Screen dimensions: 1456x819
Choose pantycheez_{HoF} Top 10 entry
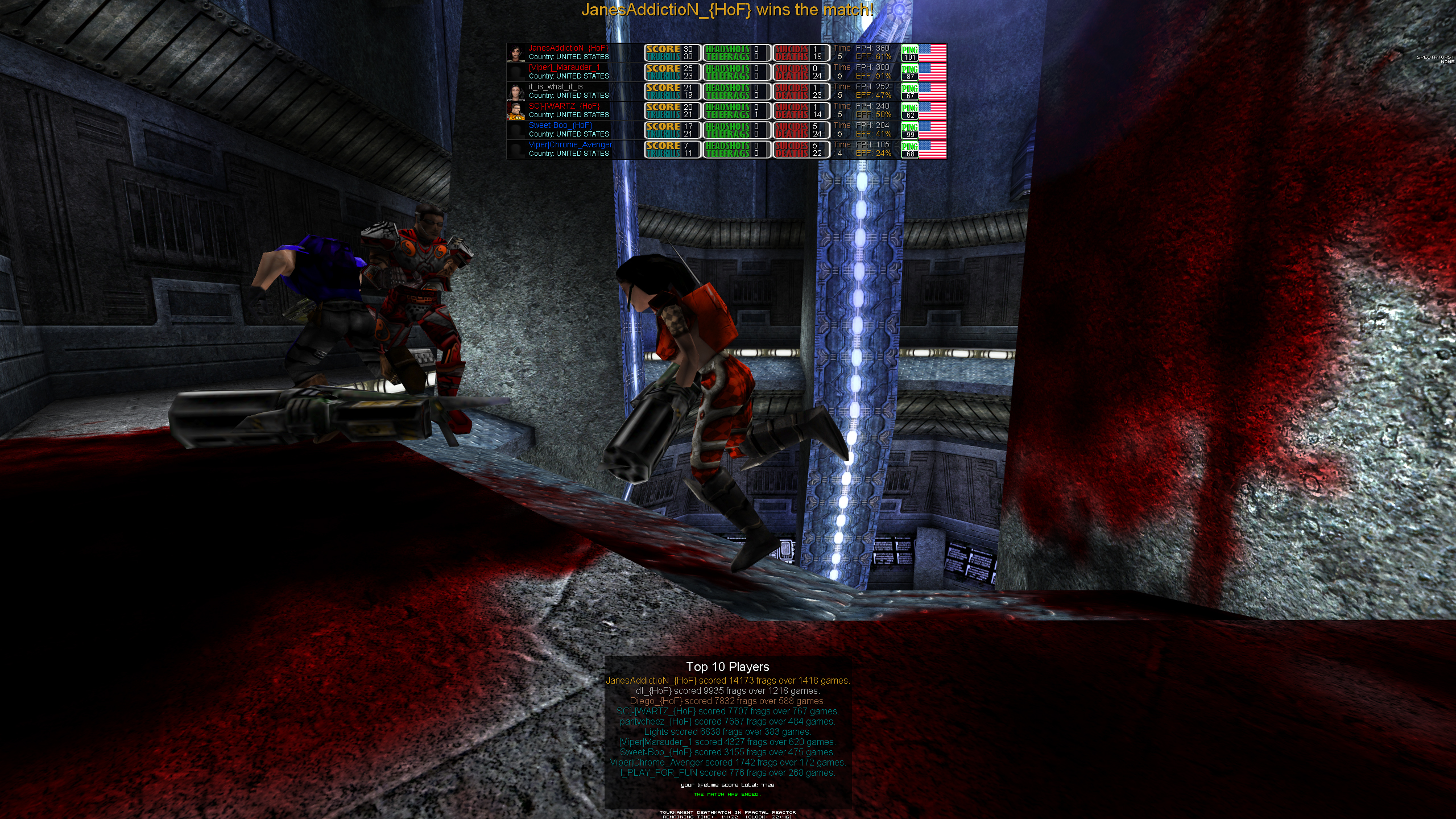coord(727,722)
